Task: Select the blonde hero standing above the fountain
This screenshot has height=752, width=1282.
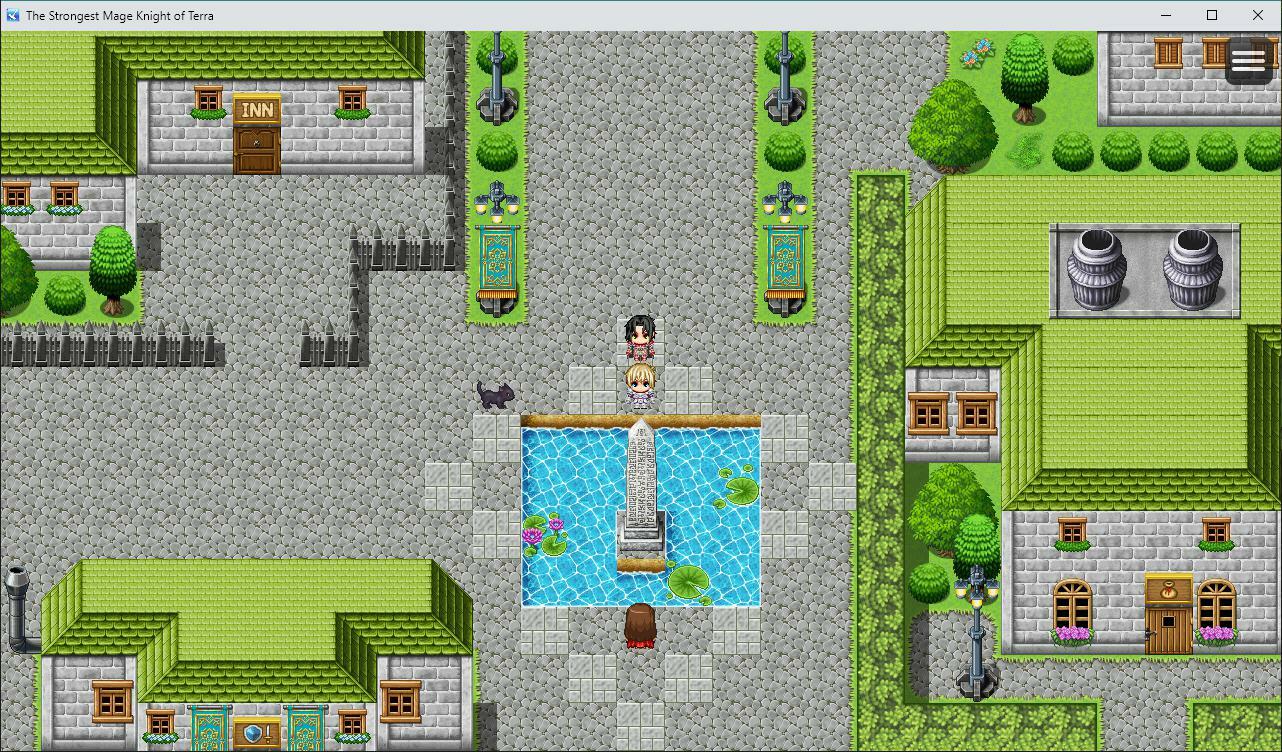Action: 640,385
